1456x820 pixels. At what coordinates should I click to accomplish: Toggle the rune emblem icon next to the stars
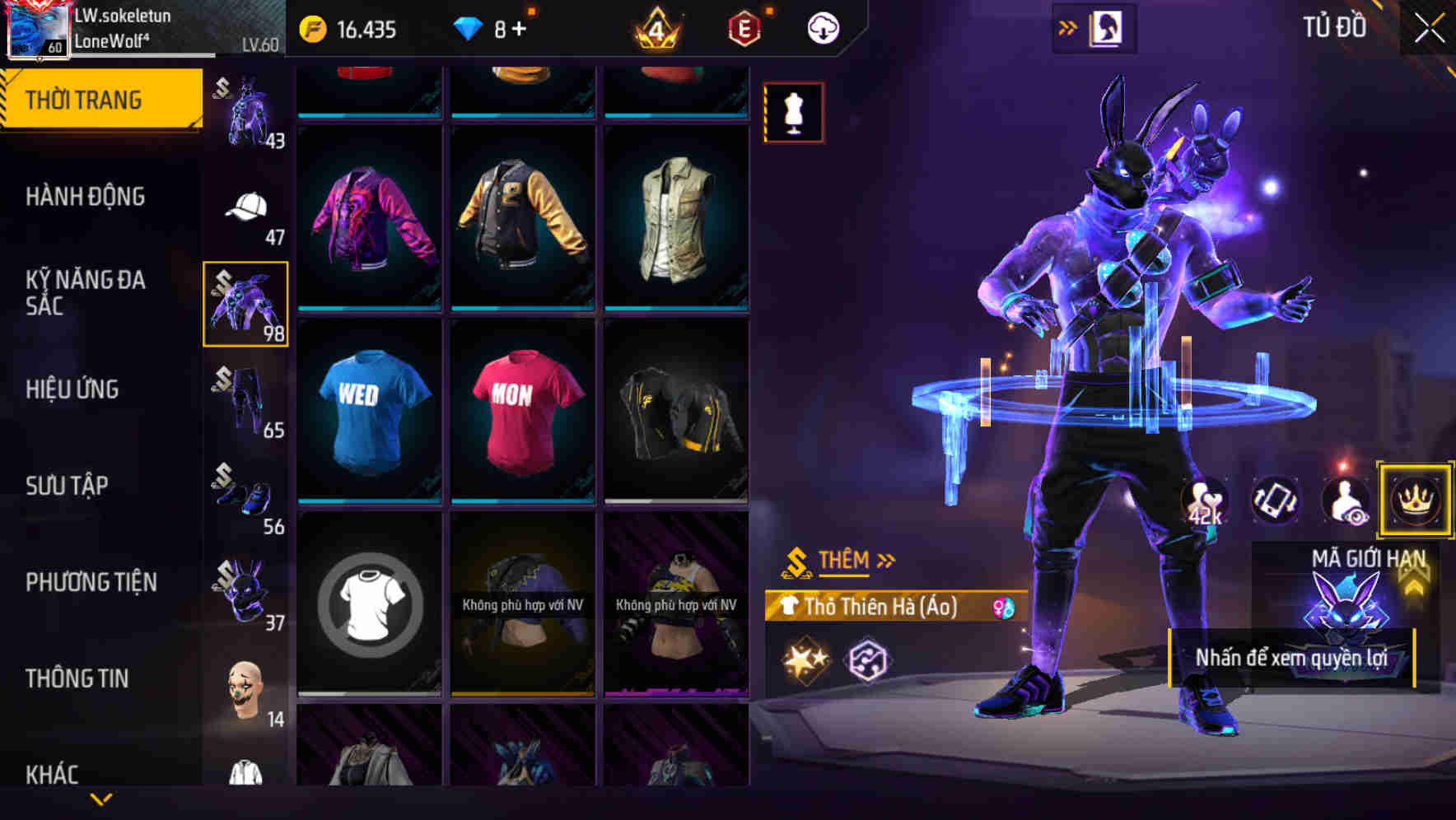click(869, 659)
